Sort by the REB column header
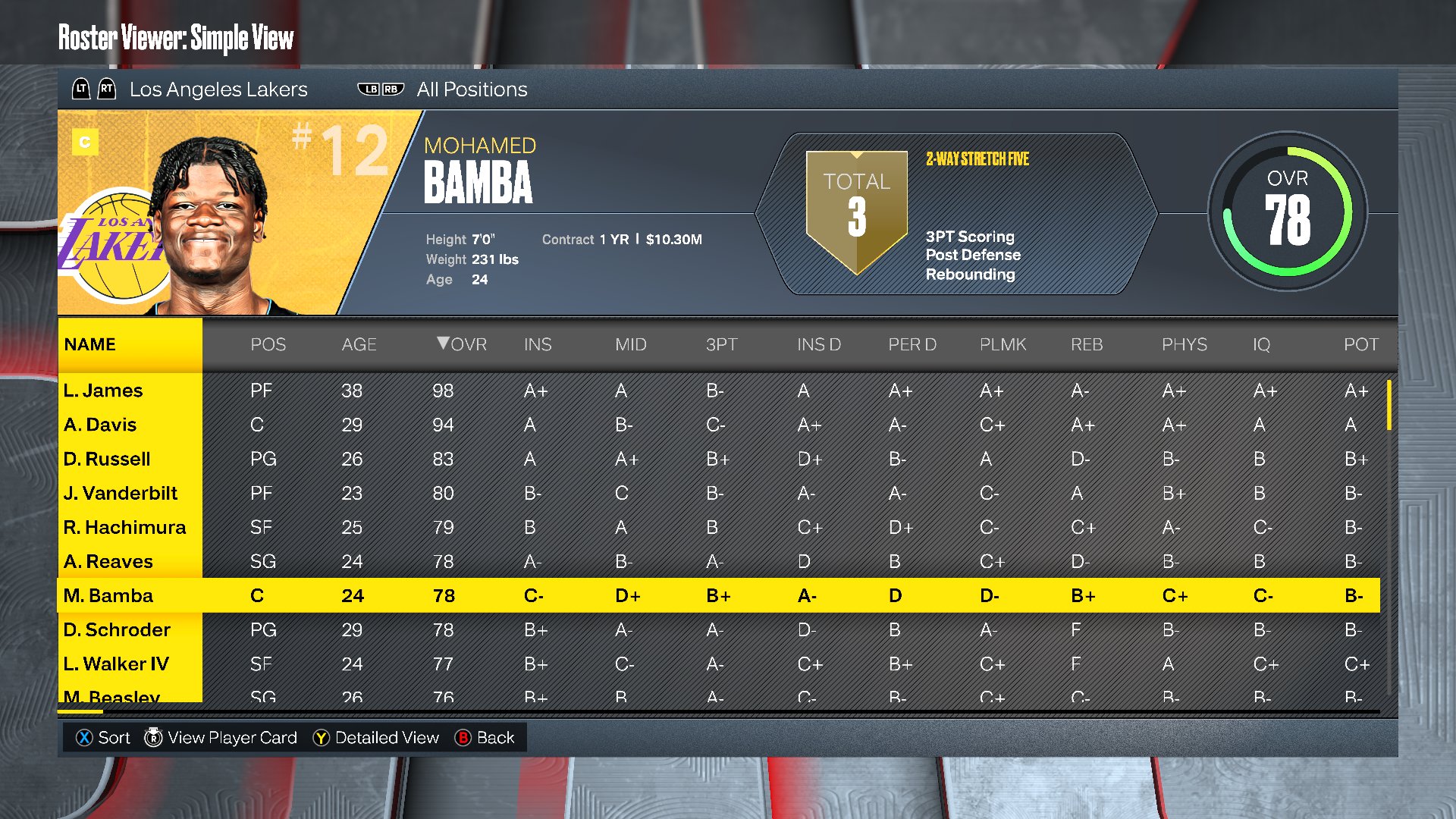 [1087, 344]
